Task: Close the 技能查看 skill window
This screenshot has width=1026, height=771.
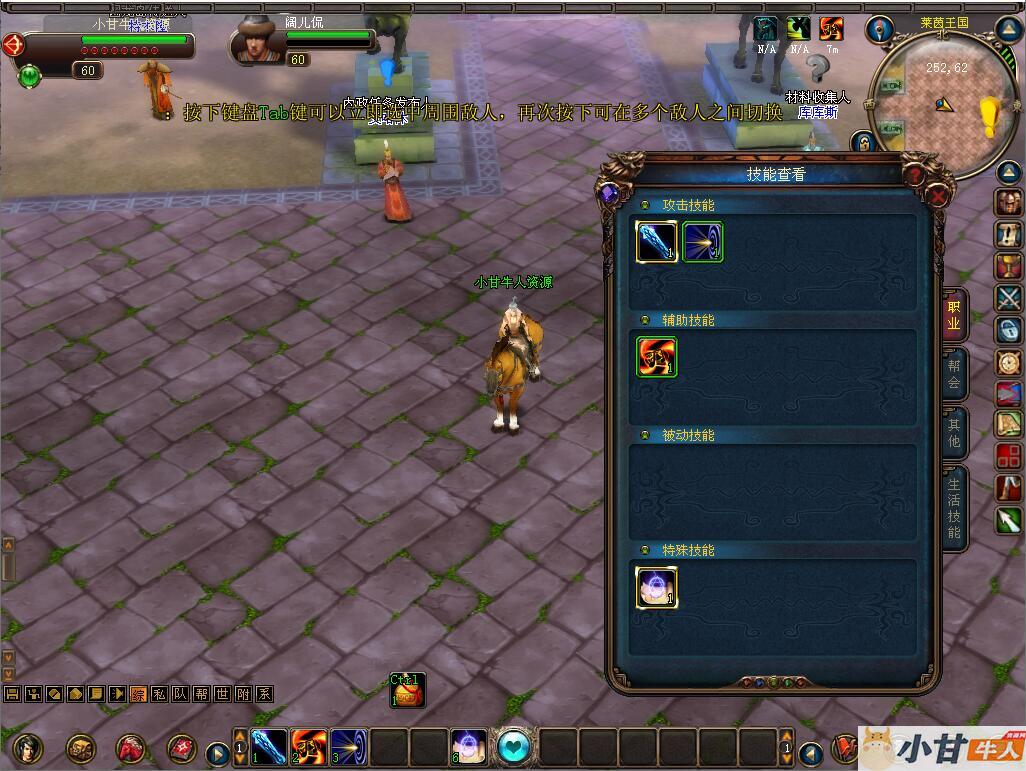Action: [x=938, y=196]
